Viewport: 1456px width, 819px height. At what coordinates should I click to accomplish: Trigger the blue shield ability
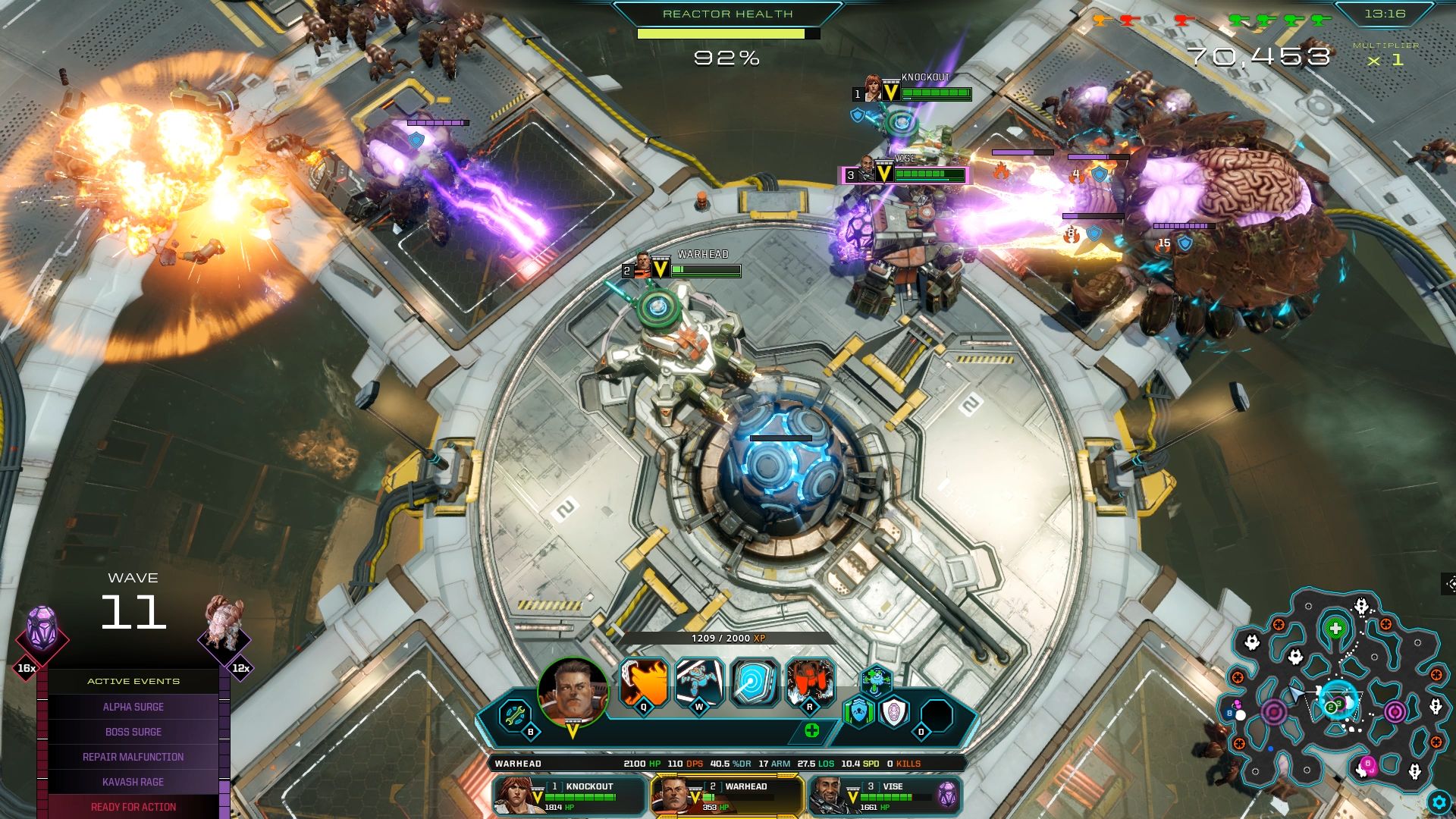pyautogui.click(x=755, y=683)
